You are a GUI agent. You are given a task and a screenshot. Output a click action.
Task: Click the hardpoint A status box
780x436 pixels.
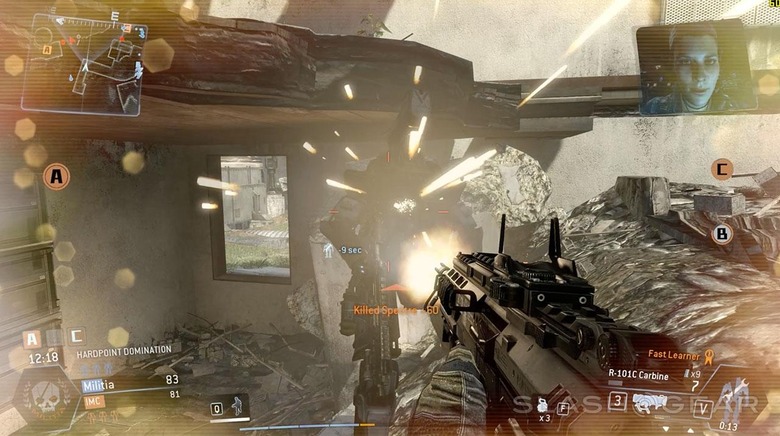32,338
